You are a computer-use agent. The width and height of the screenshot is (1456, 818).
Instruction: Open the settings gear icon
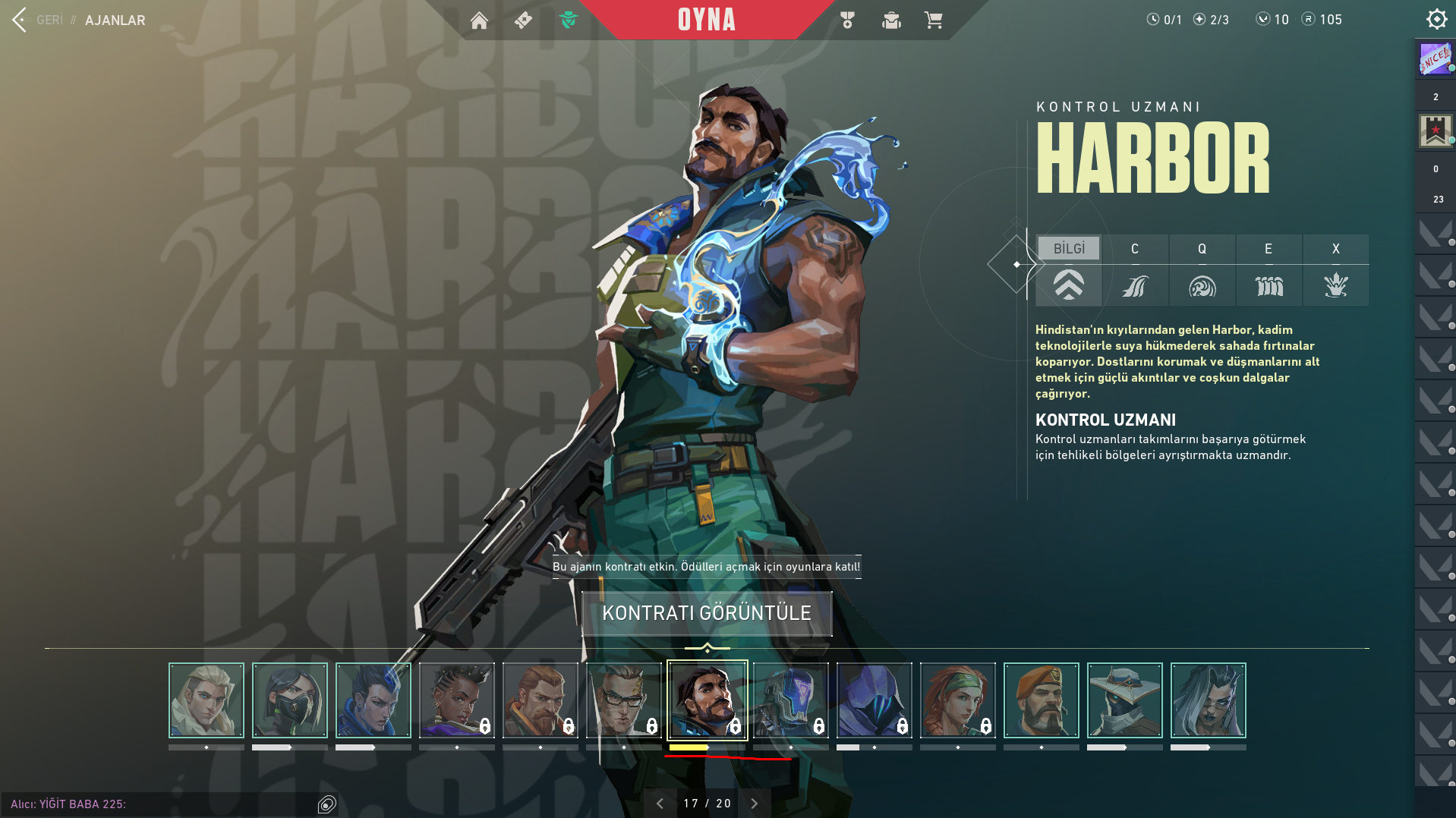(1436, 19)
